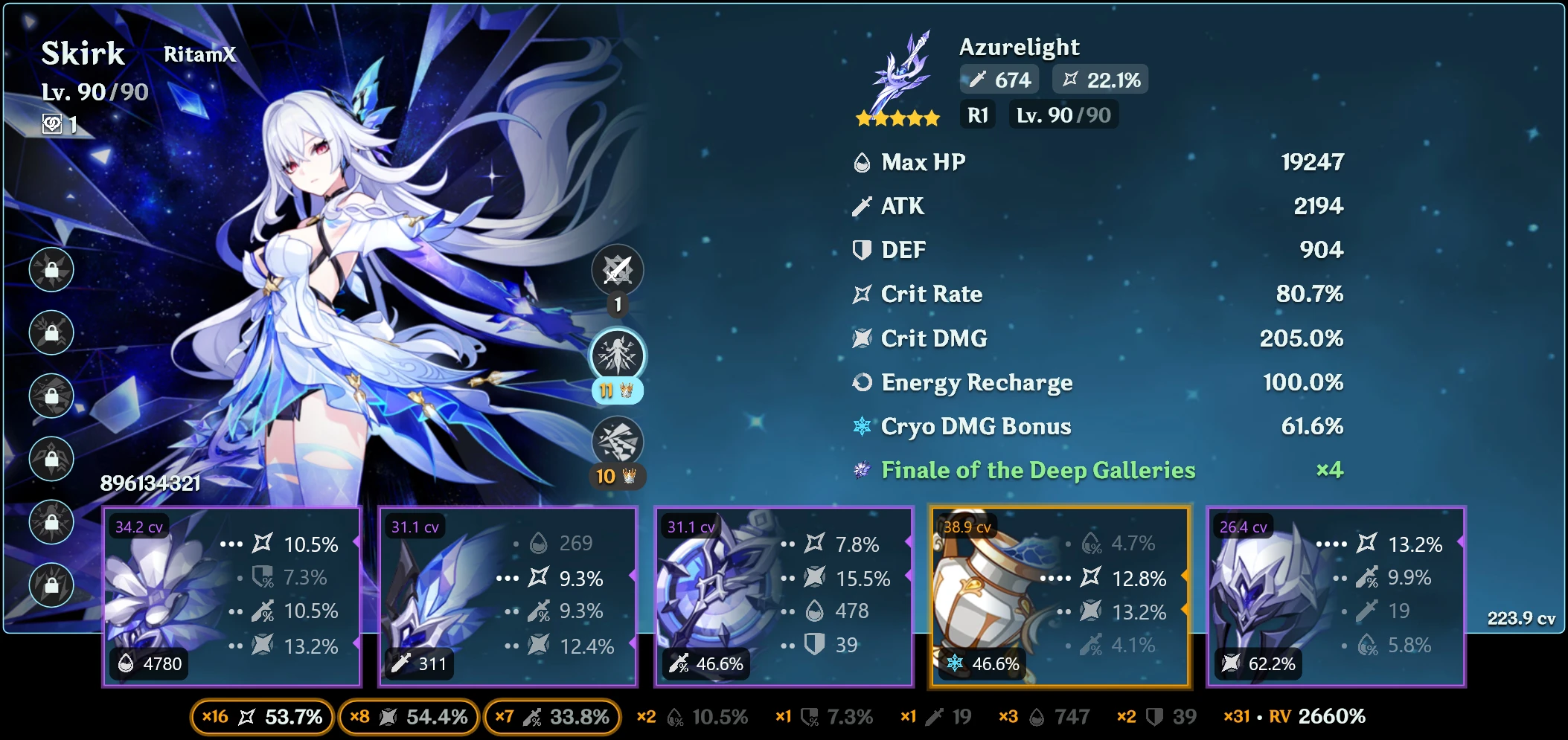Click the Max HP droplet icon
This screenshot has height=740, width=1568.
(860, 161)
